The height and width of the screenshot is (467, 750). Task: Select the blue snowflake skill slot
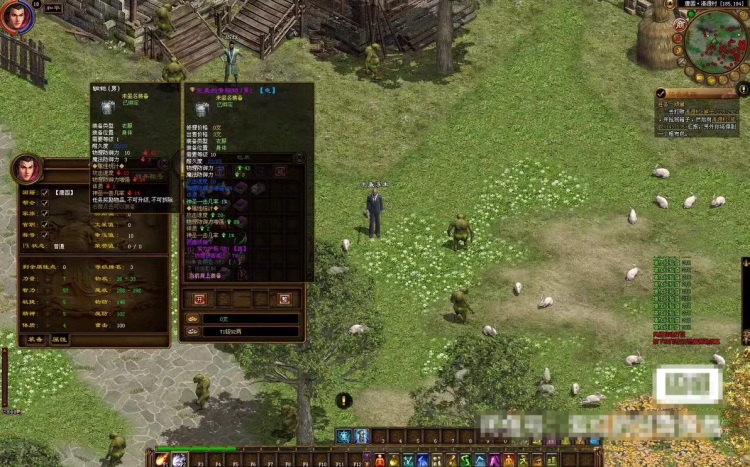point(343,436)
